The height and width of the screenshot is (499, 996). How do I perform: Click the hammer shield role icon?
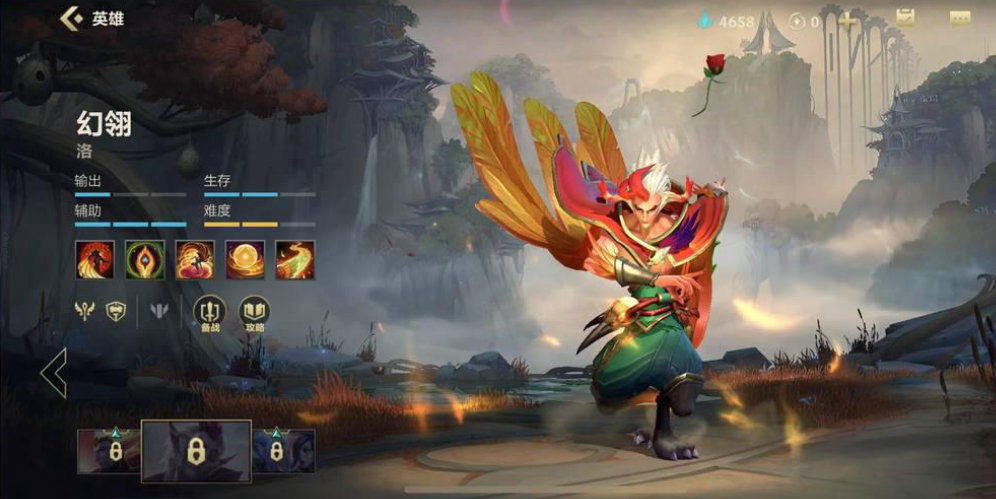[117, 311]
